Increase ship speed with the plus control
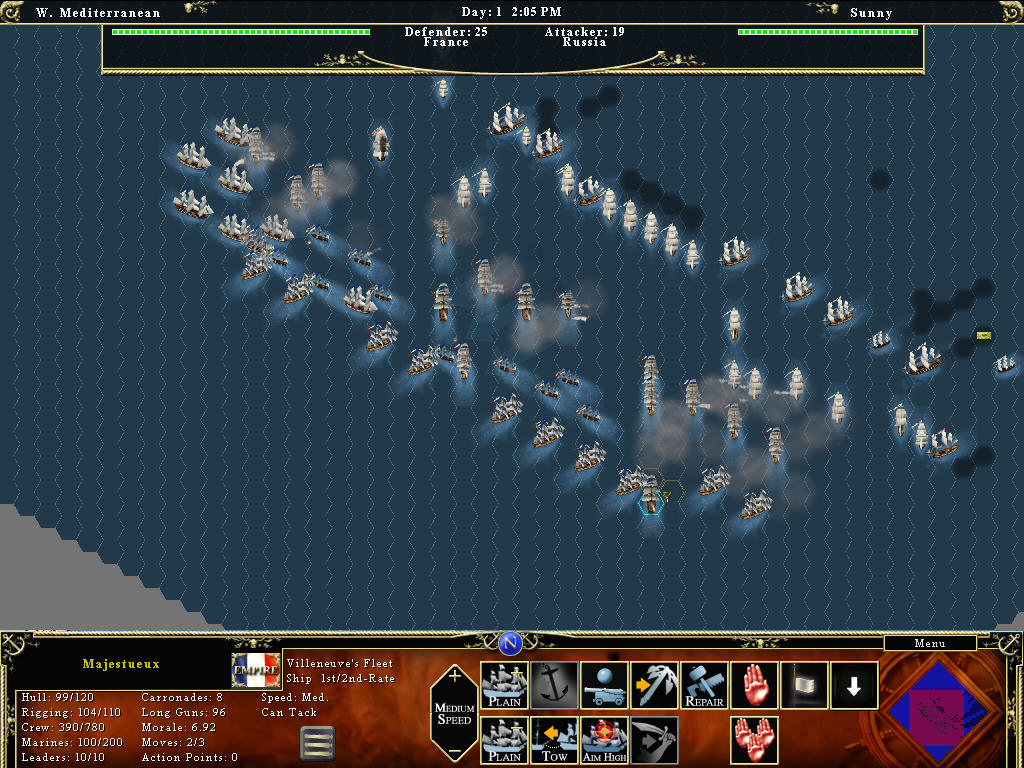Screen dimensions: 1024x768 [455, 676]
